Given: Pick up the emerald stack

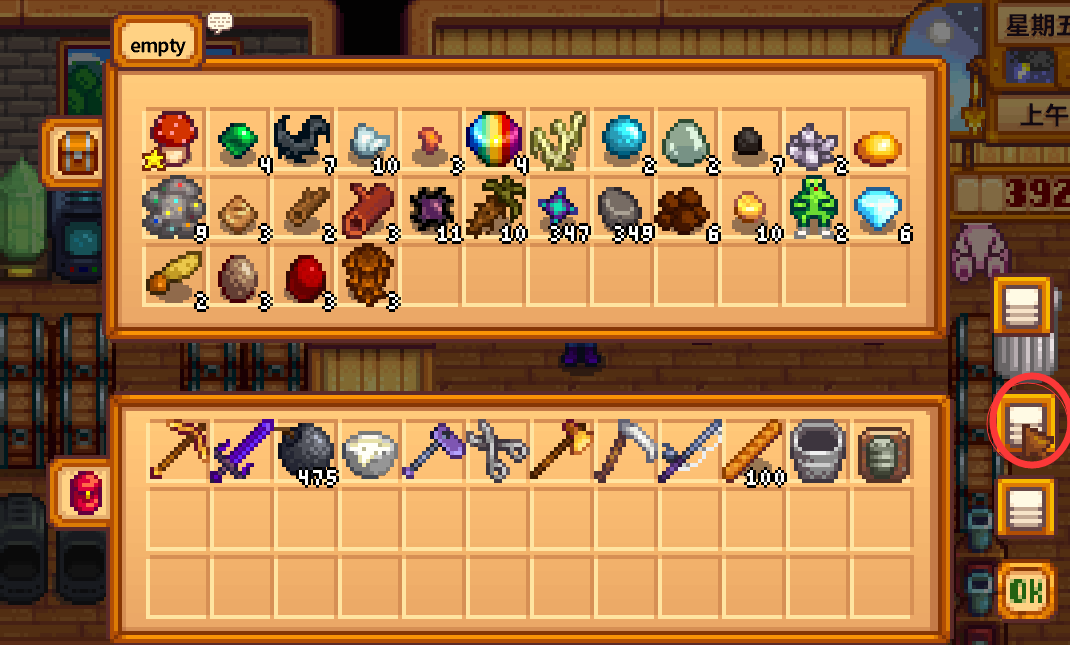Looking at the screenshot, I should pyautogui.click(x=238, y=139).
